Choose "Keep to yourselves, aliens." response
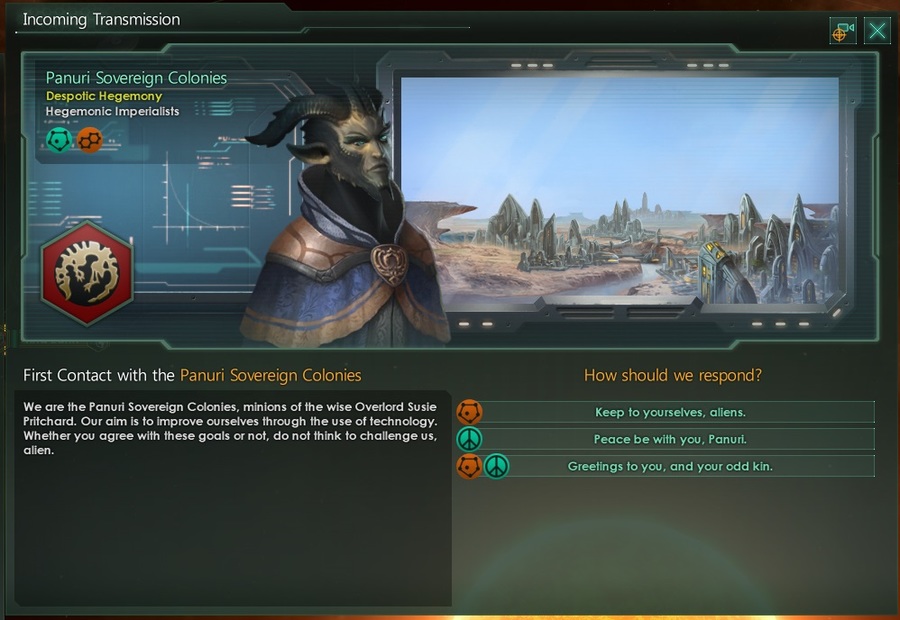900x620 pixels. click(671, 412)
